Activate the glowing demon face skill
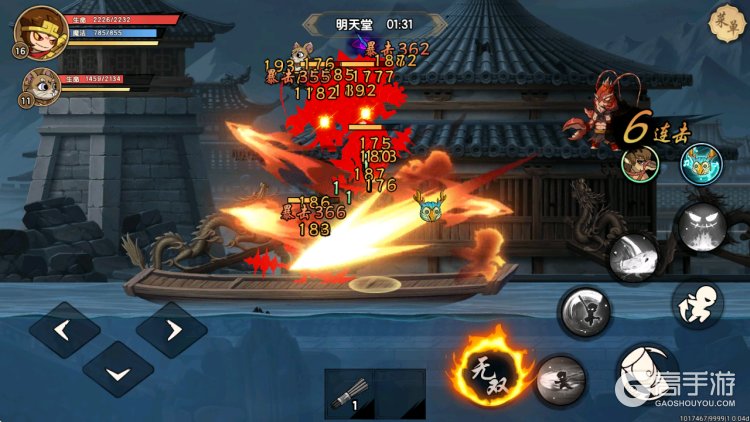750x422 pixels. tap(699, 227)
